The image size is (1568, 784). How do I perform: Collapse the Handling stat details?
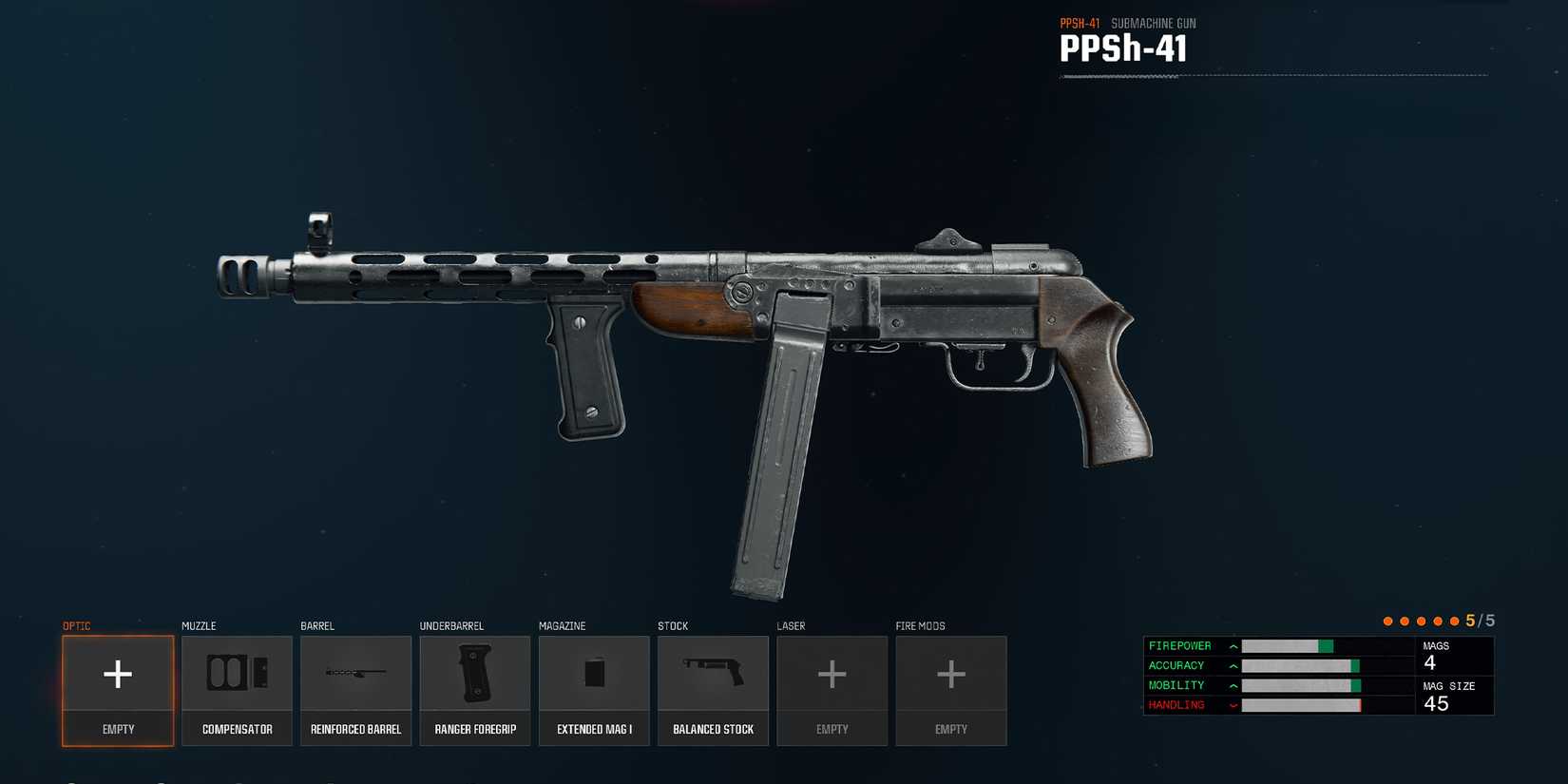point(1233,705)
